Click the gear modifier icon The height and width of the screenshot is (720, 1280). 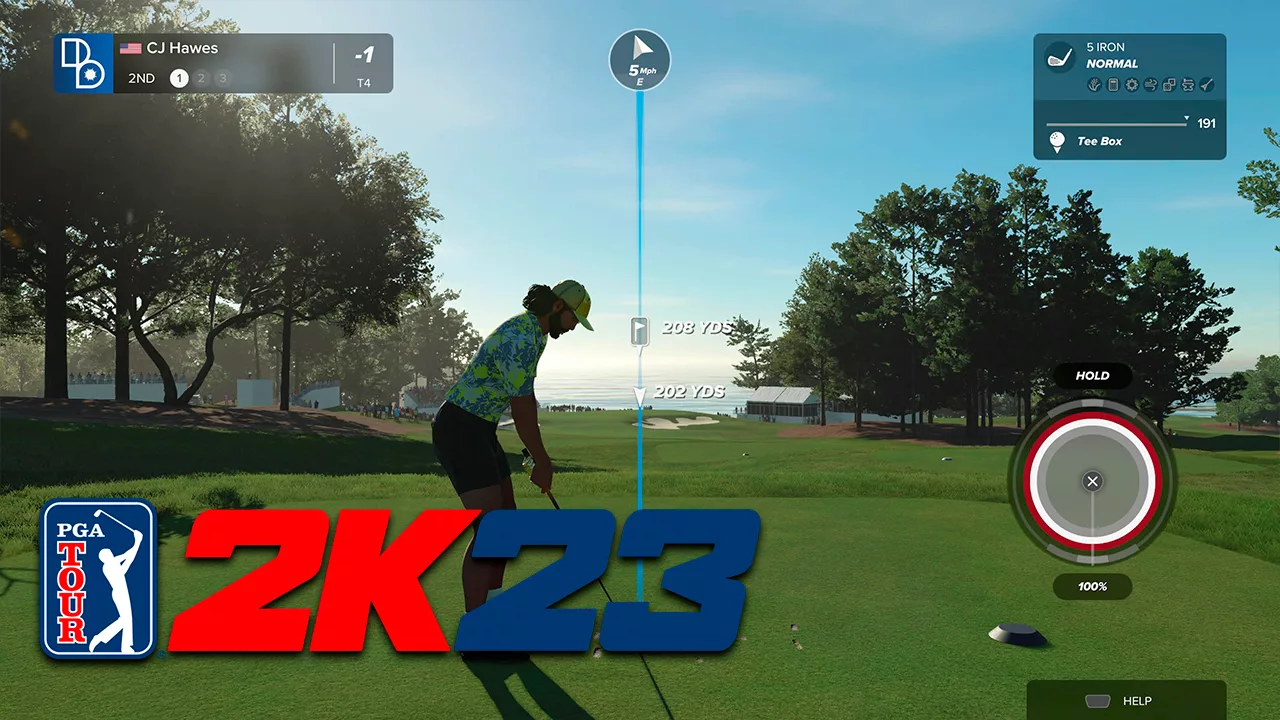click(x=1132, y=86)
